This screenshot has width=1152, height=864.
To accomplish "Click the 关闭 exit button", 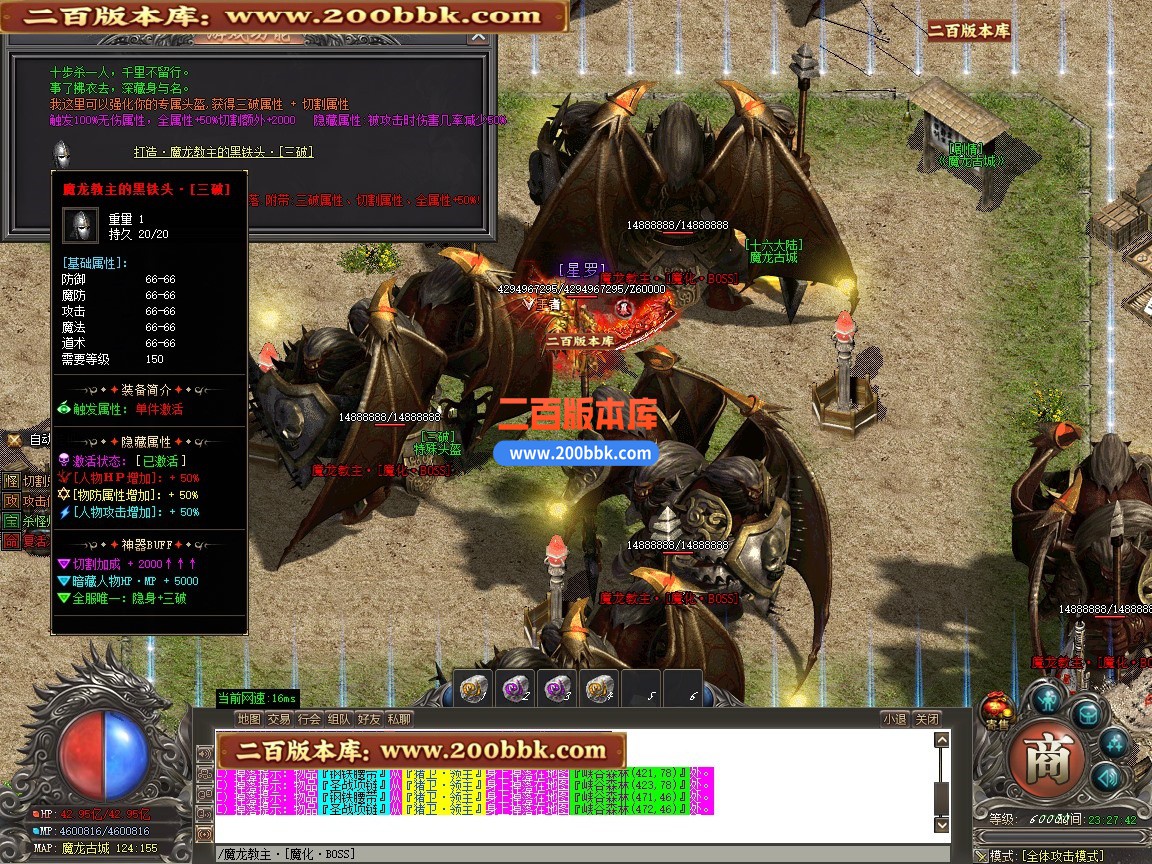I will 927,719.
